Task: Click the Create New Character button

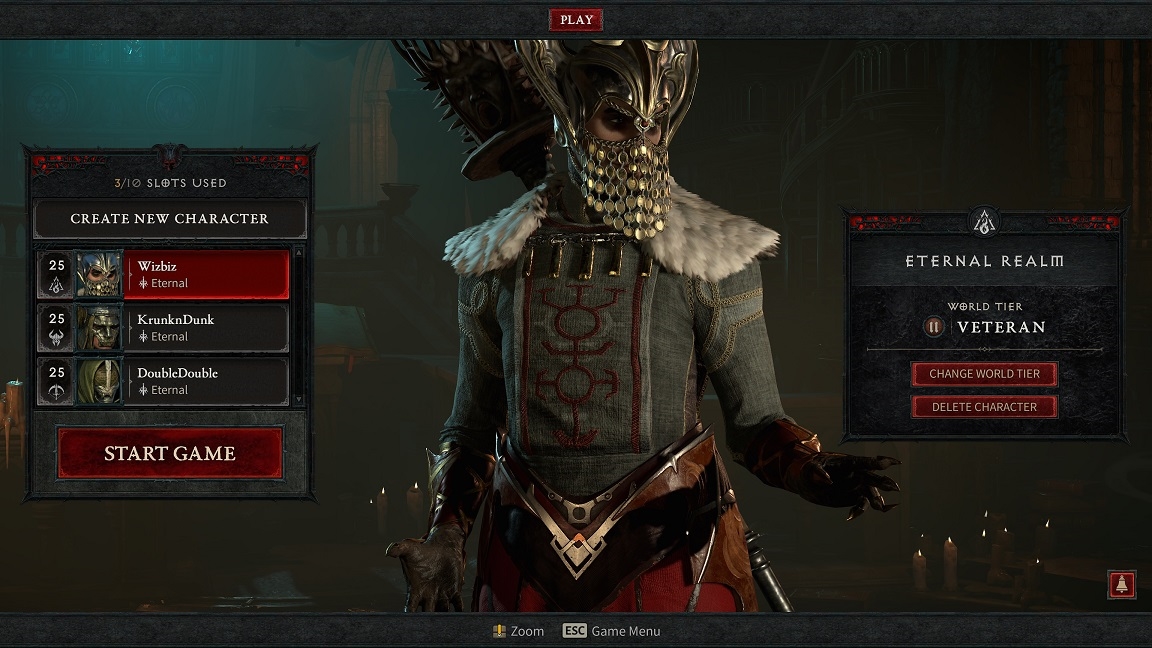Action: (x=169, y=218)
